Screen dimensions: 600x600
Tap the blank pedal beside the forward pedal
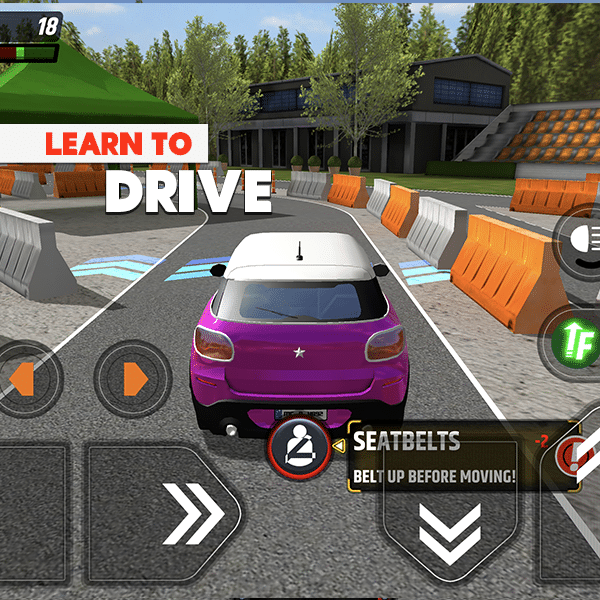30,514
